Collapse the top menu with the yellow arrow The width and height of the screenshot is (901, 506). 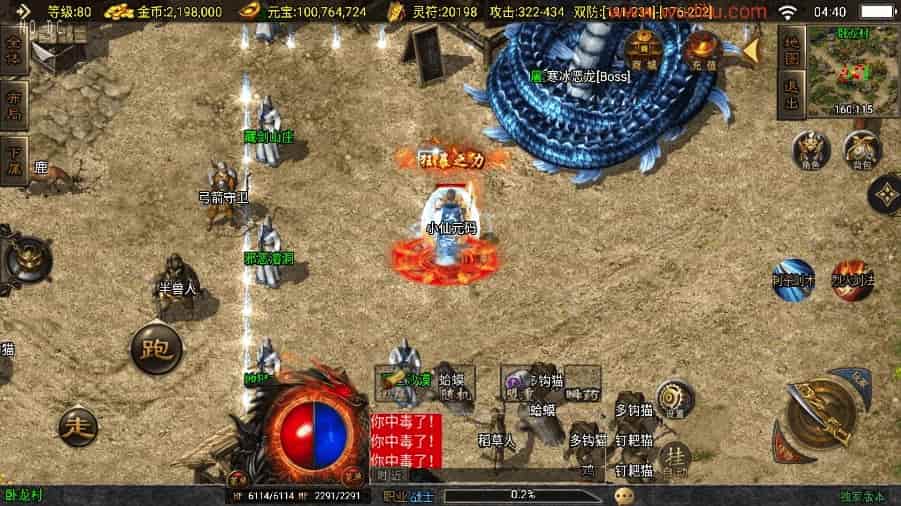(x=749, y=48)
